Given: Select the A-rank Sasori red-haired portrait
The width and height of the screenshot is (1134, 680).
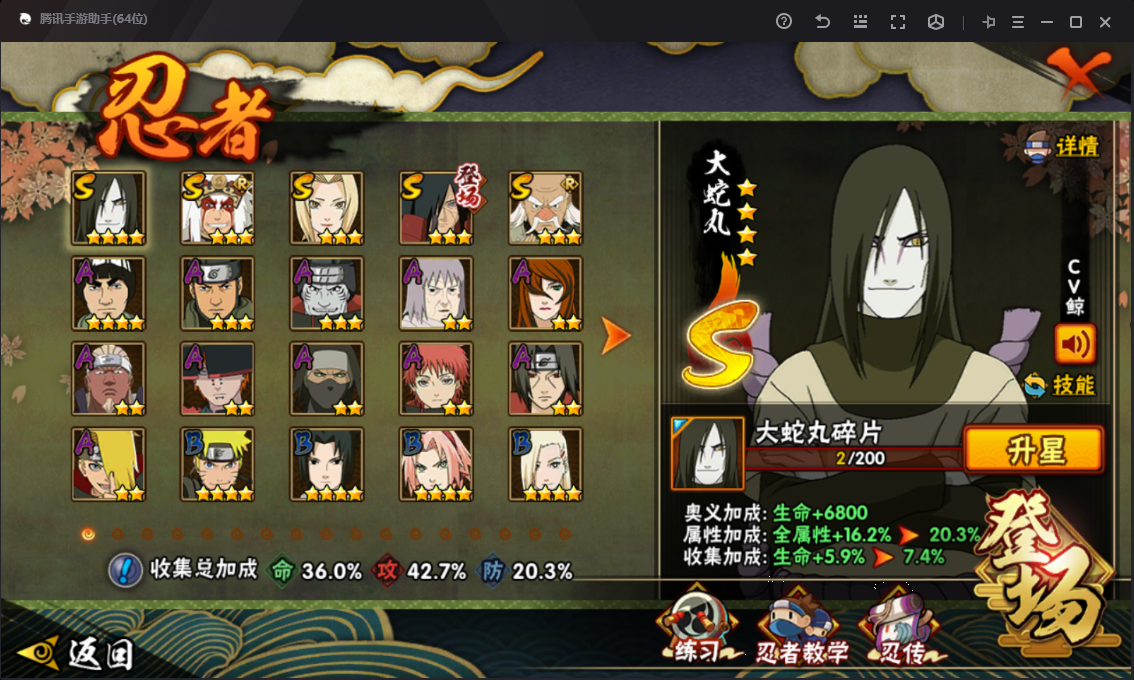Looking at the screenshot, I should (436, 379).
